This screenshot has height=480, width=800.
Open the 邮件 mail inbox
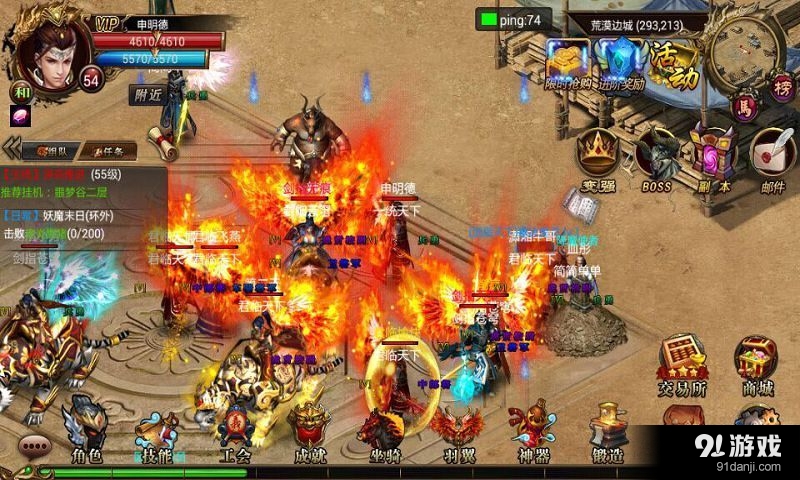[x=771, y=160]
